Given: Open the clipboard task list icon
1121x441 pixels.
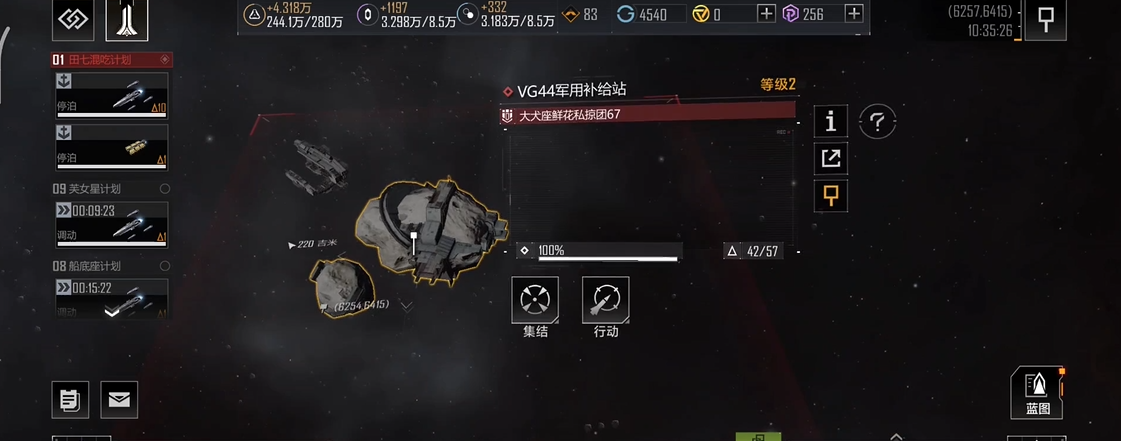Looking at the screenshot, I should click(x=70, y=399).
